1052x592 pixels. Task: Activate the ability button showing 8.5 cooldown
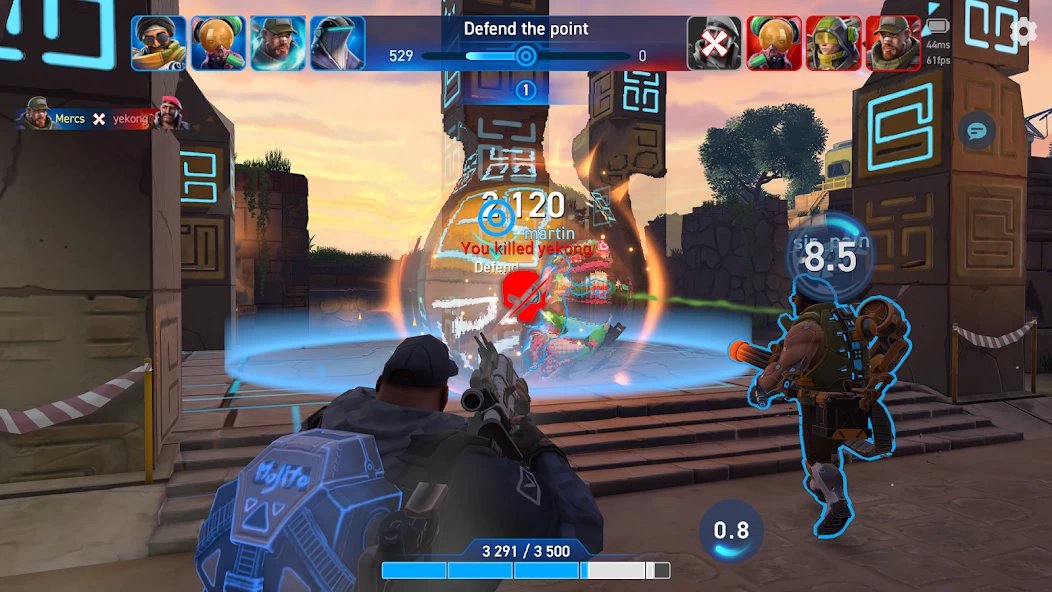(x=829, y=257)
